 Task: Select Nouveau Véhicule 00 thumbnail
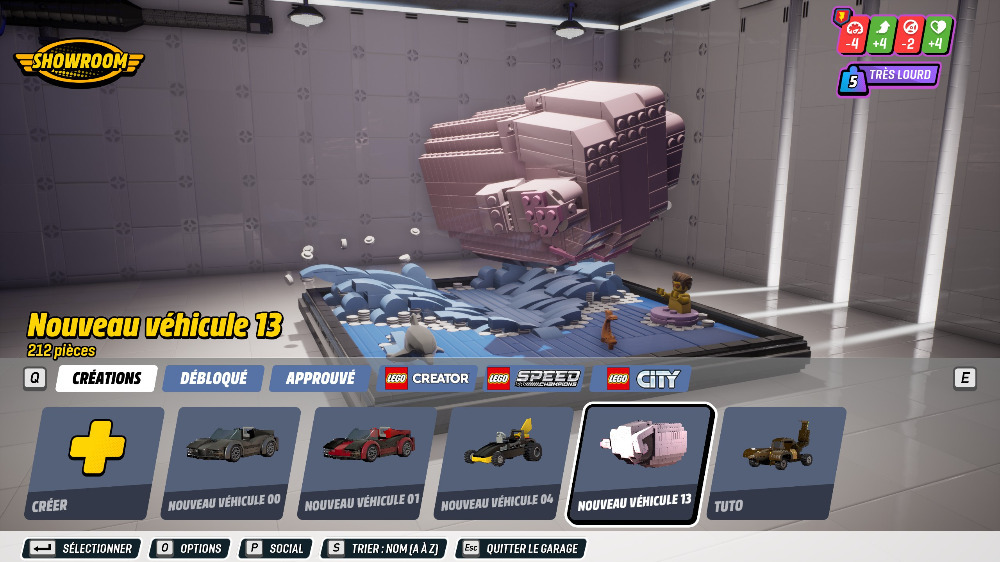(232, 462)
